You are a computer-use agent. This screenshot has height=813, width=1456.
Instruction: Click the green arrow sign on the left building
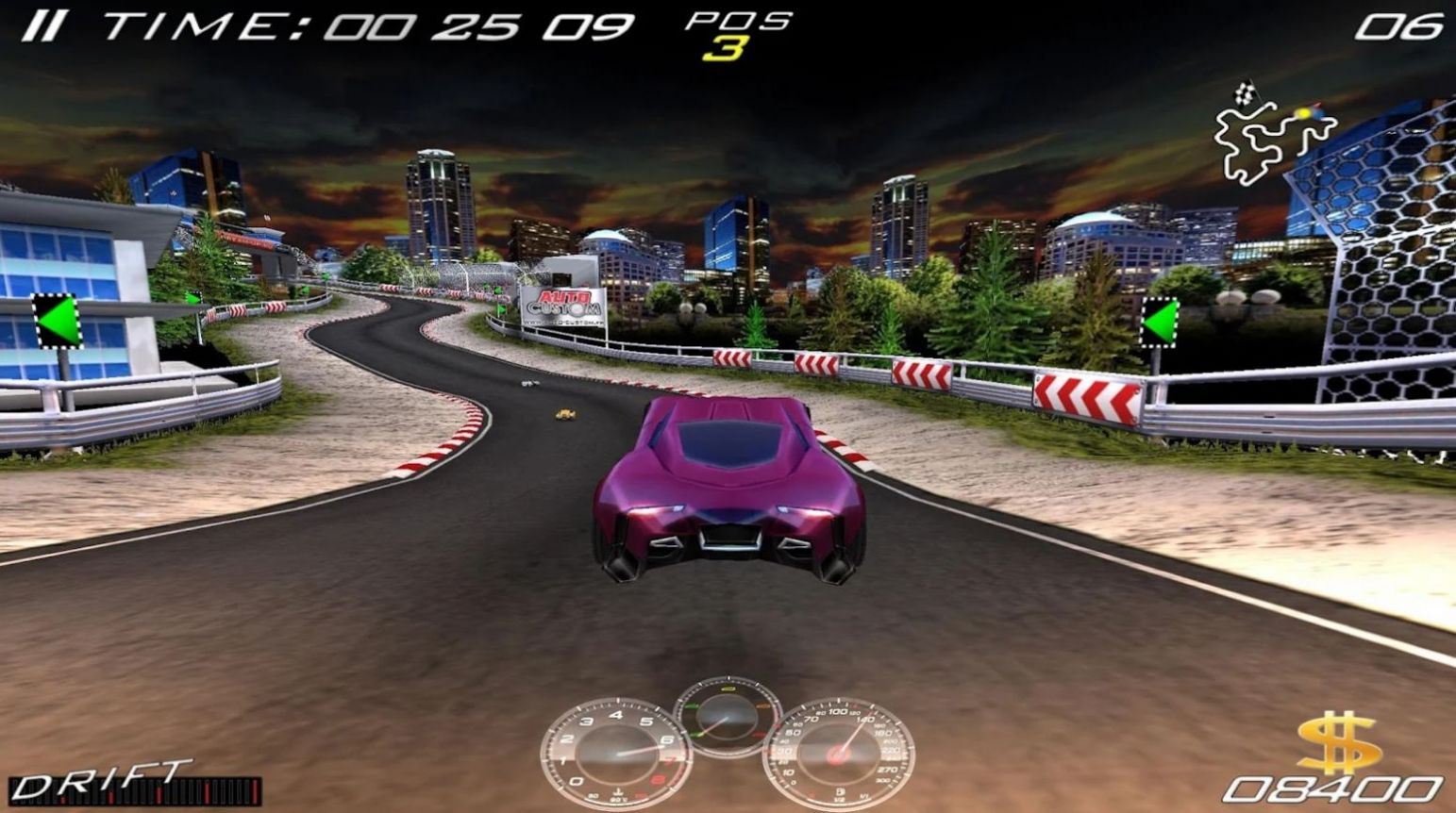click(x=59, y=321)
